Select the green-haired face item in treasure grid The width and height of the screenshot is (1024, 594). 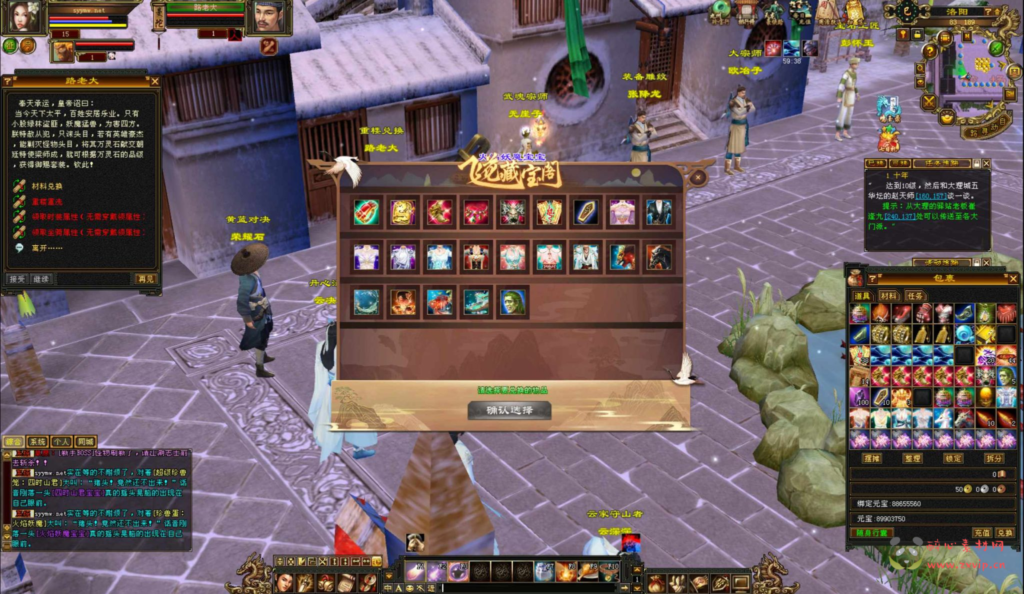(x=512, y=302)
